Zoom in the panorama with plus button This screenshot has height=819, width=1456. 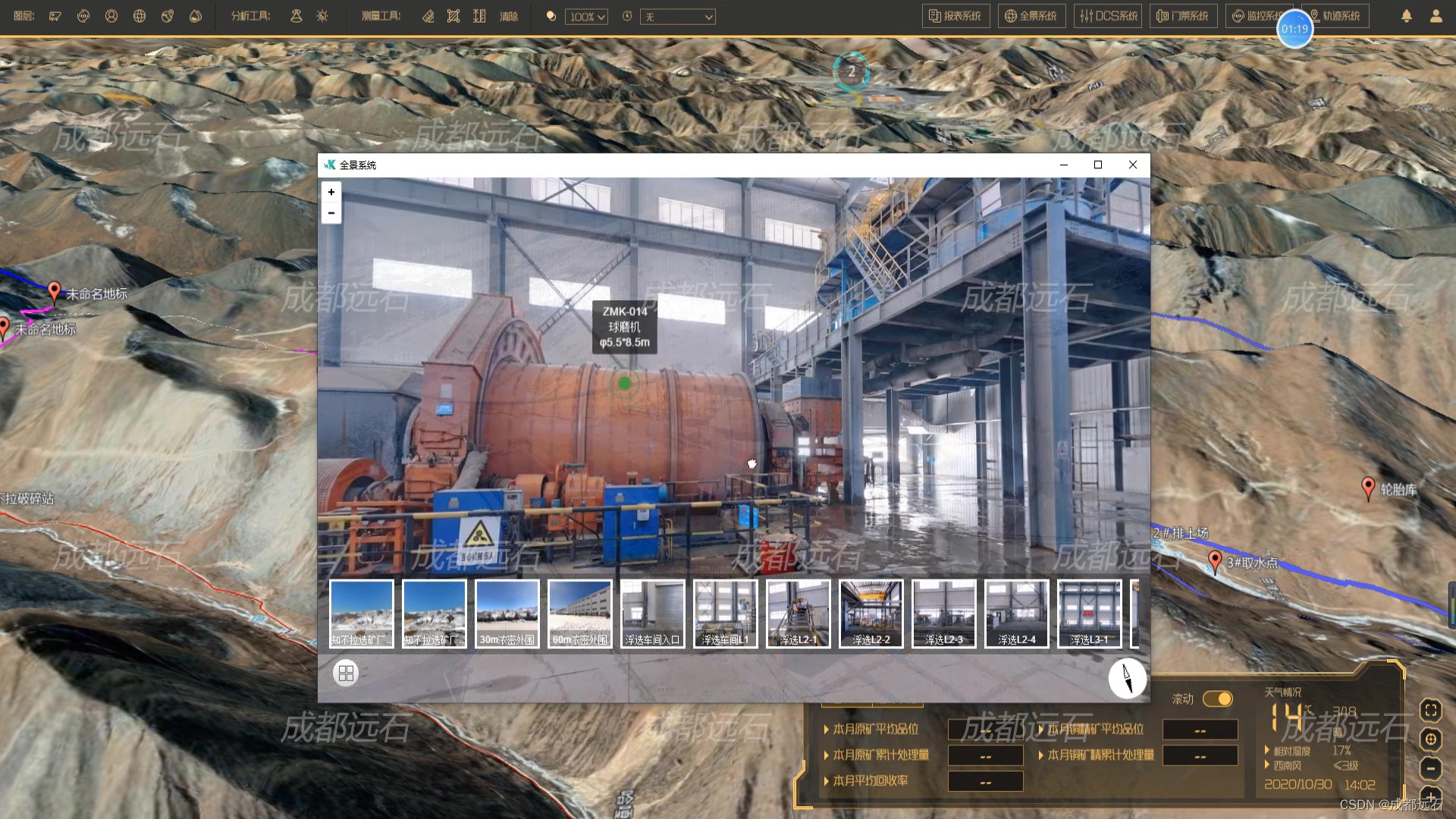pos(331,193)
